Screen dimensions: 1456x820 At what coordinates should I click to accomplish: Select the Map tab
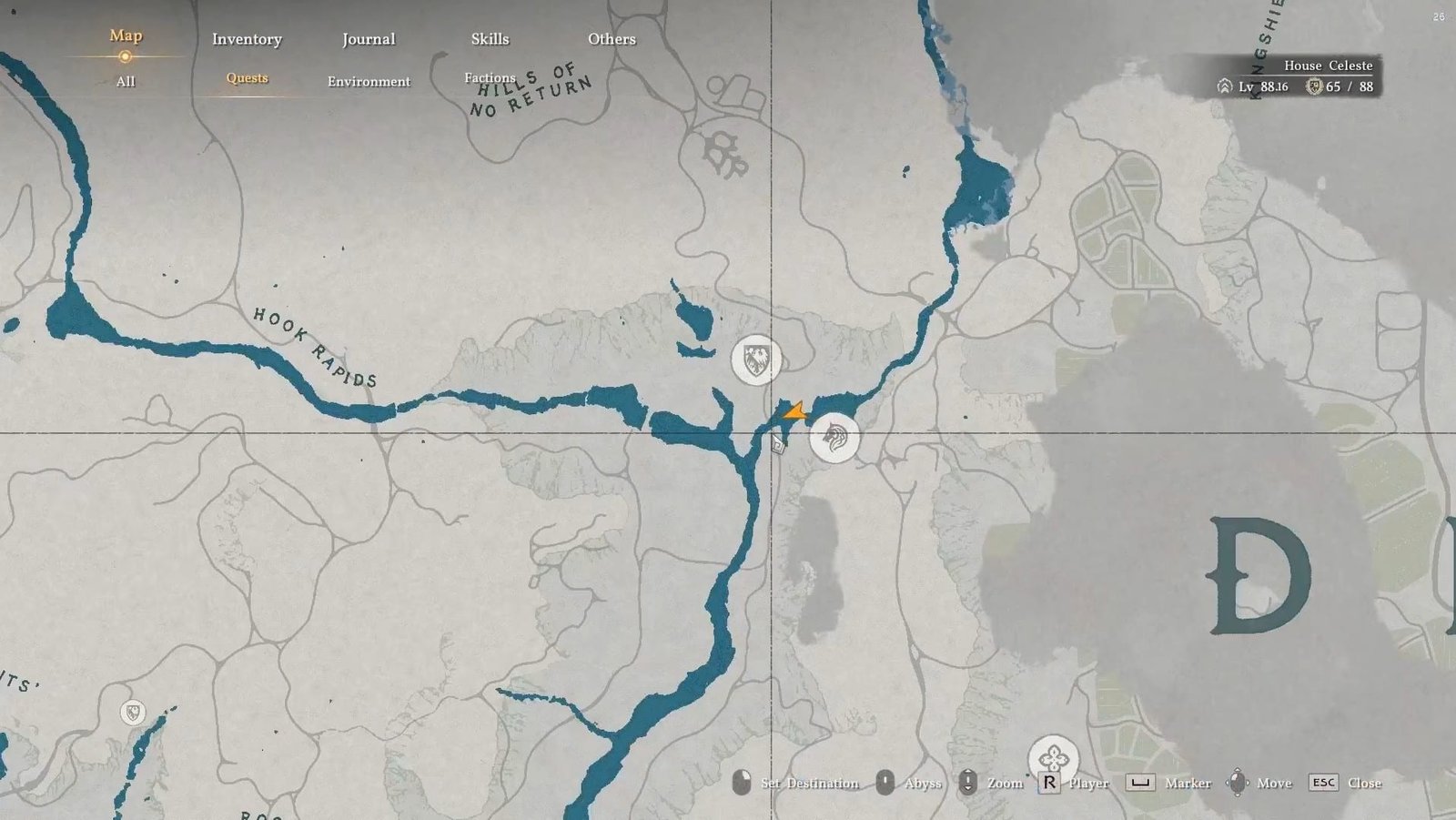pos(126,35)
